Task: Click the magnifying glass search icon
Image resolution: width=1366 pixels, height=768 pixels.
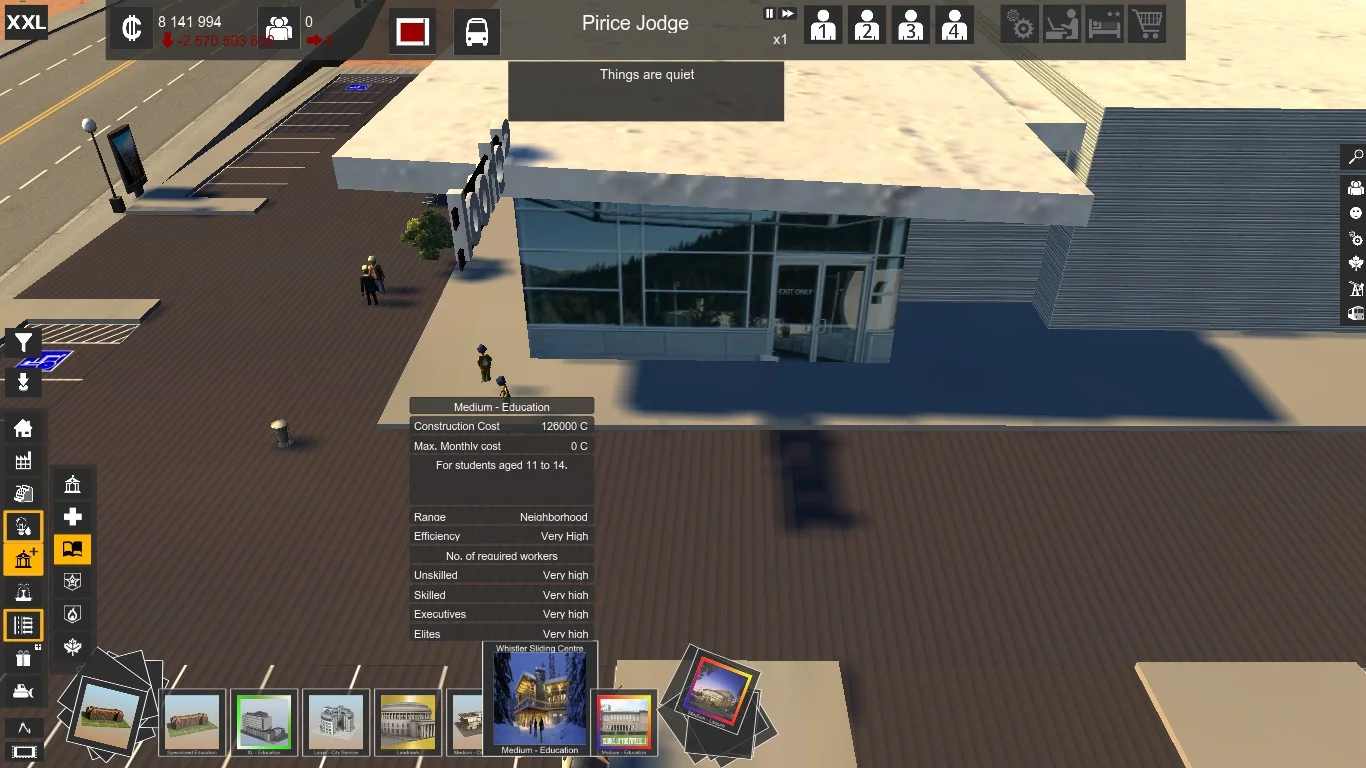Action: (x=1355, y=158)
